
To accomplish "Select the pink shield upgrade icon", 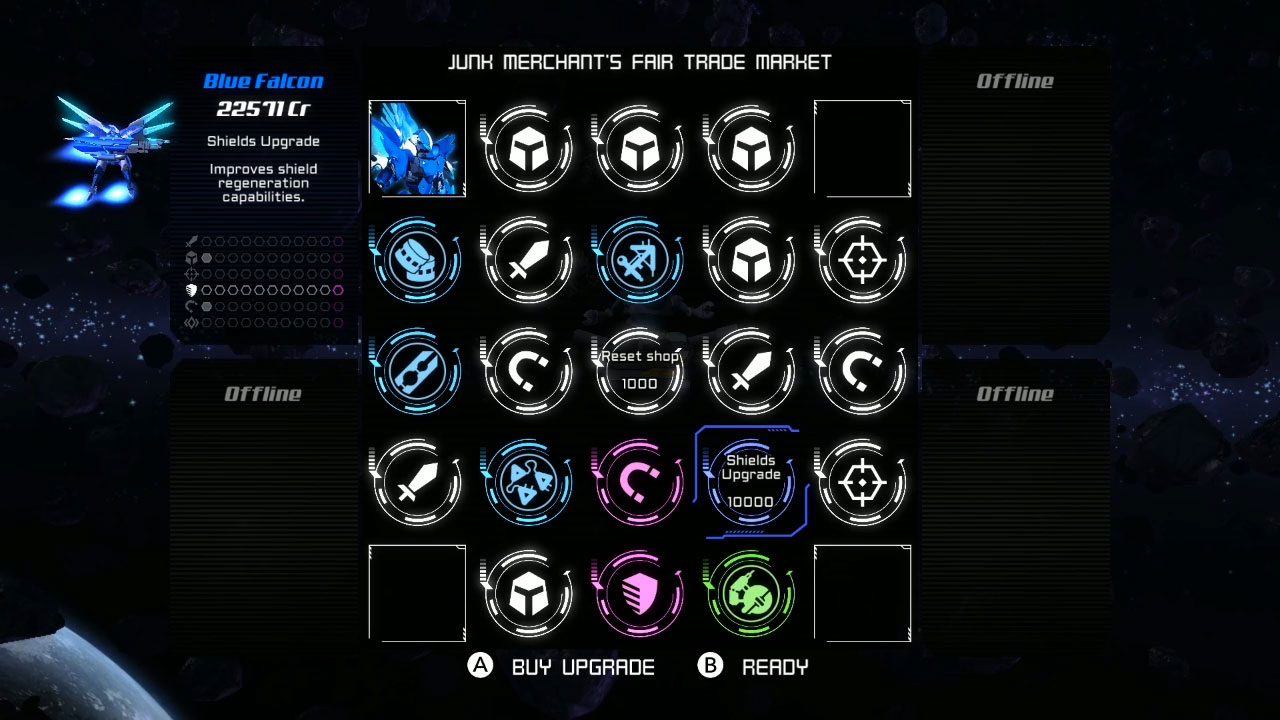I will [639, 593].
